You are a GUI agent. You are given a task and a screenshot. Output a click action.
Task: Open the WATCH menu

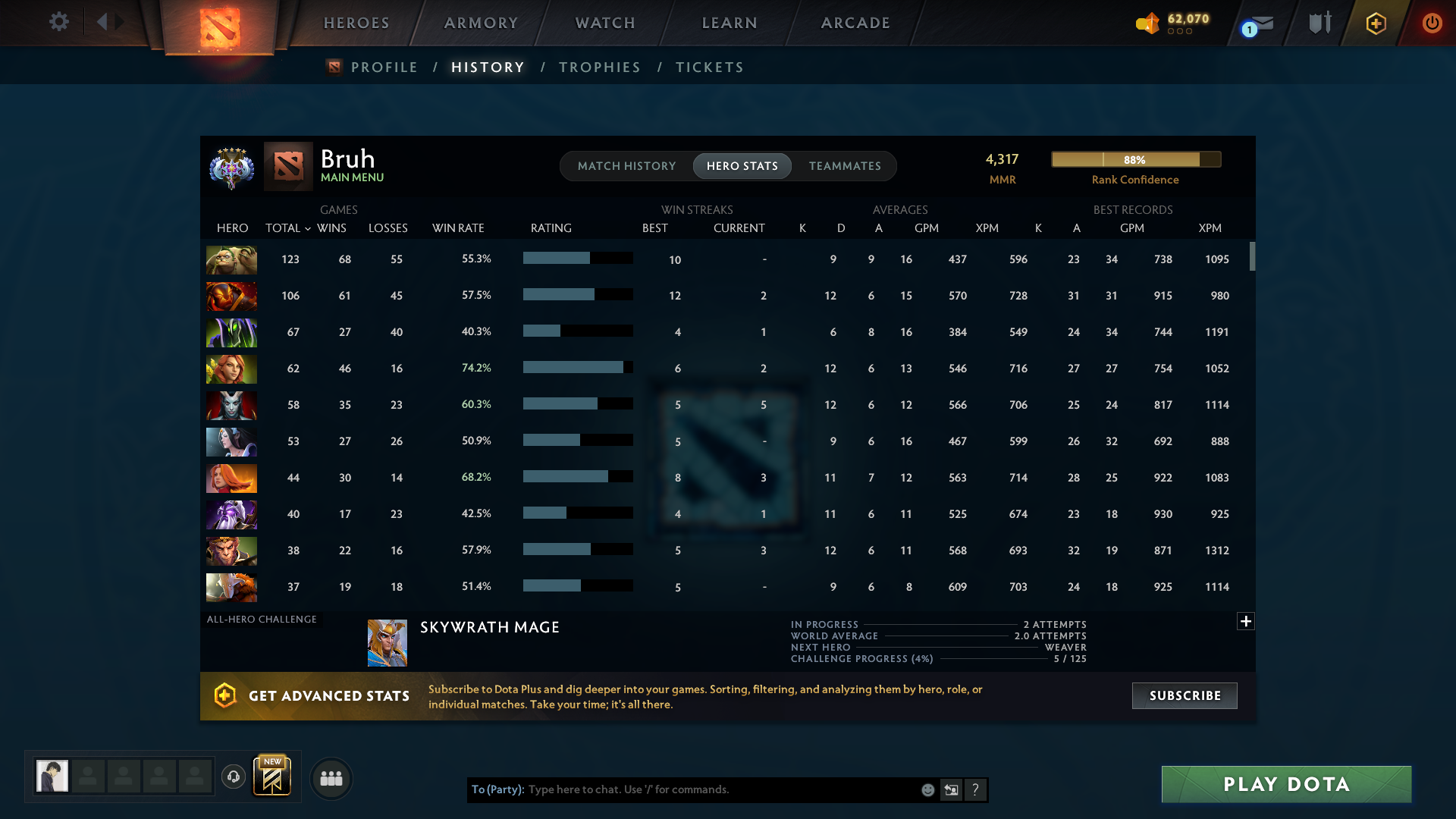(x=604, y=23)
